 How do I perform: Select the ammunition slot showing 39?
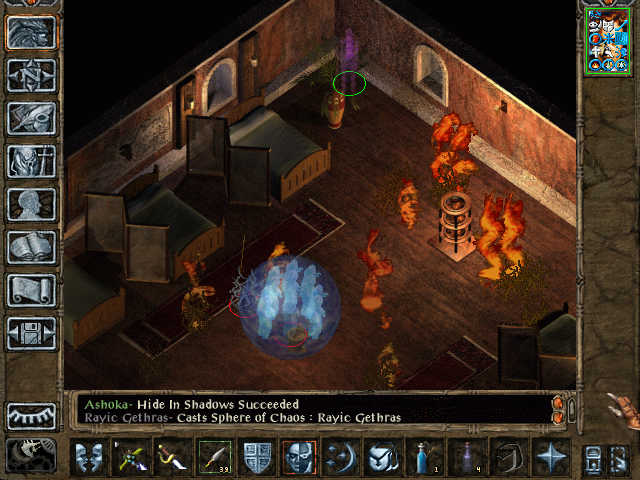(x=214, y=457)
